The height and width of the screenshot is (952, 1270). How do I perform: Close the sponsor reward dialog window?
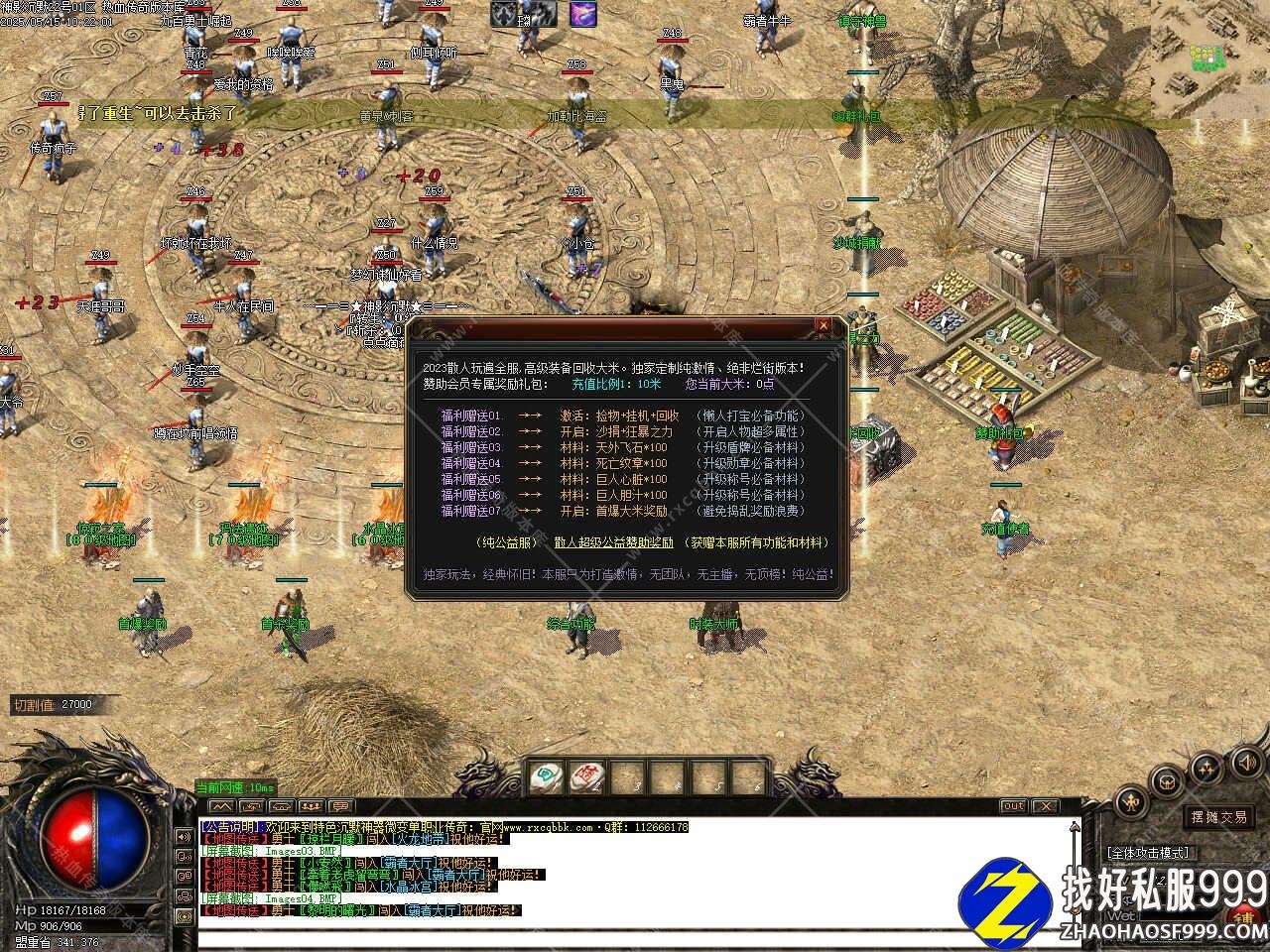coord(823,325)
